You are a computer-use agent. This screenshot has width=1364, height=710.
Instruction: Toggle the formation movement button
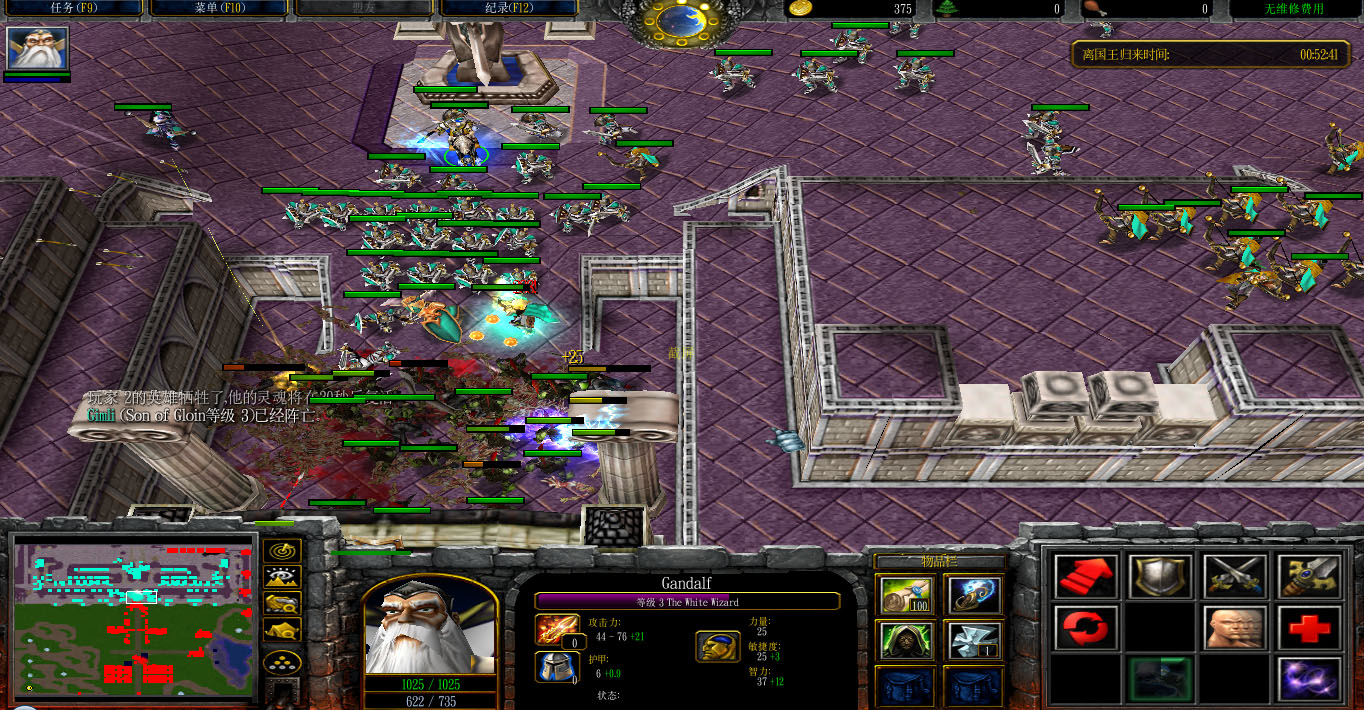tap(282, 663)
